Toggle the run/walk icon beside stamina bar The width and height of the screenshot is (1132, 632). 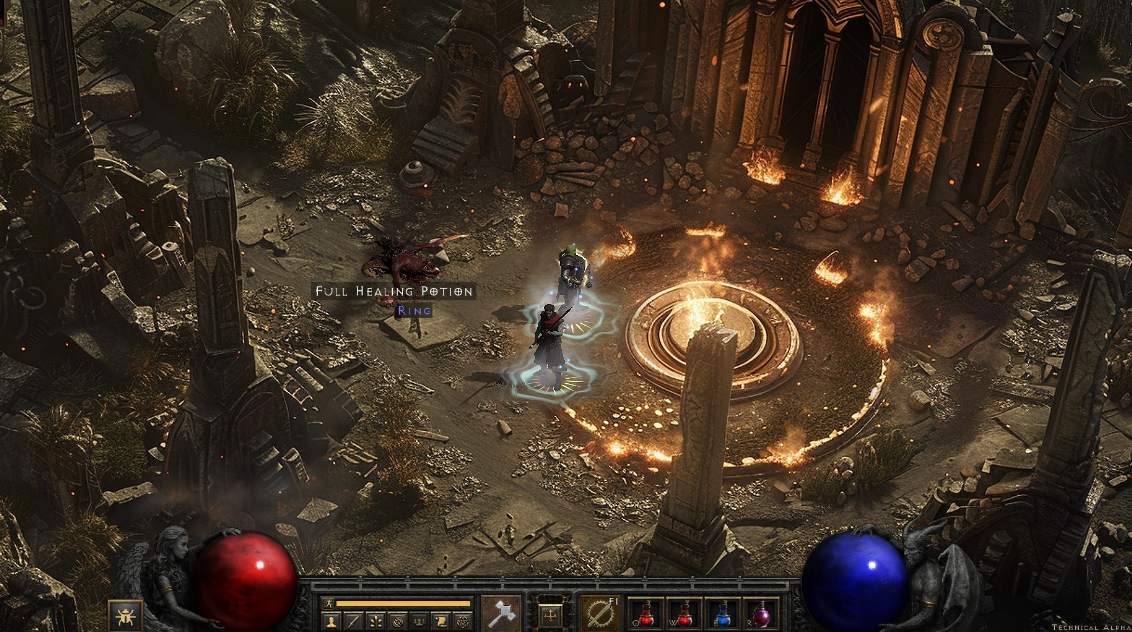point(328,604)
